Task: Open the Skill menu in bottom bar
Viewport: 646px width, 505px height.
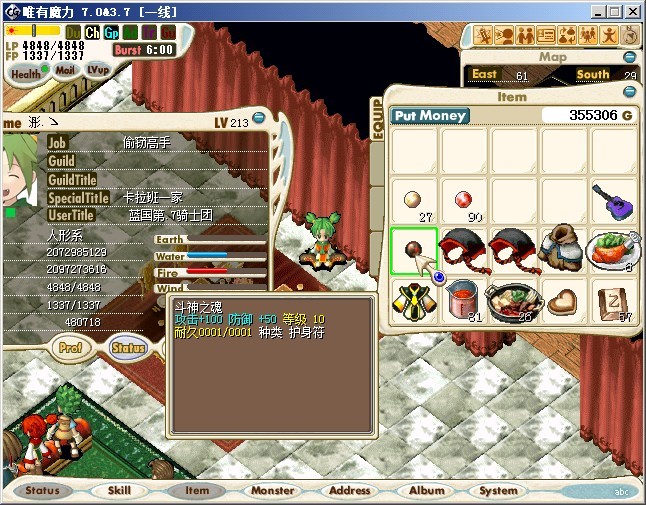Action: point(120,491)
